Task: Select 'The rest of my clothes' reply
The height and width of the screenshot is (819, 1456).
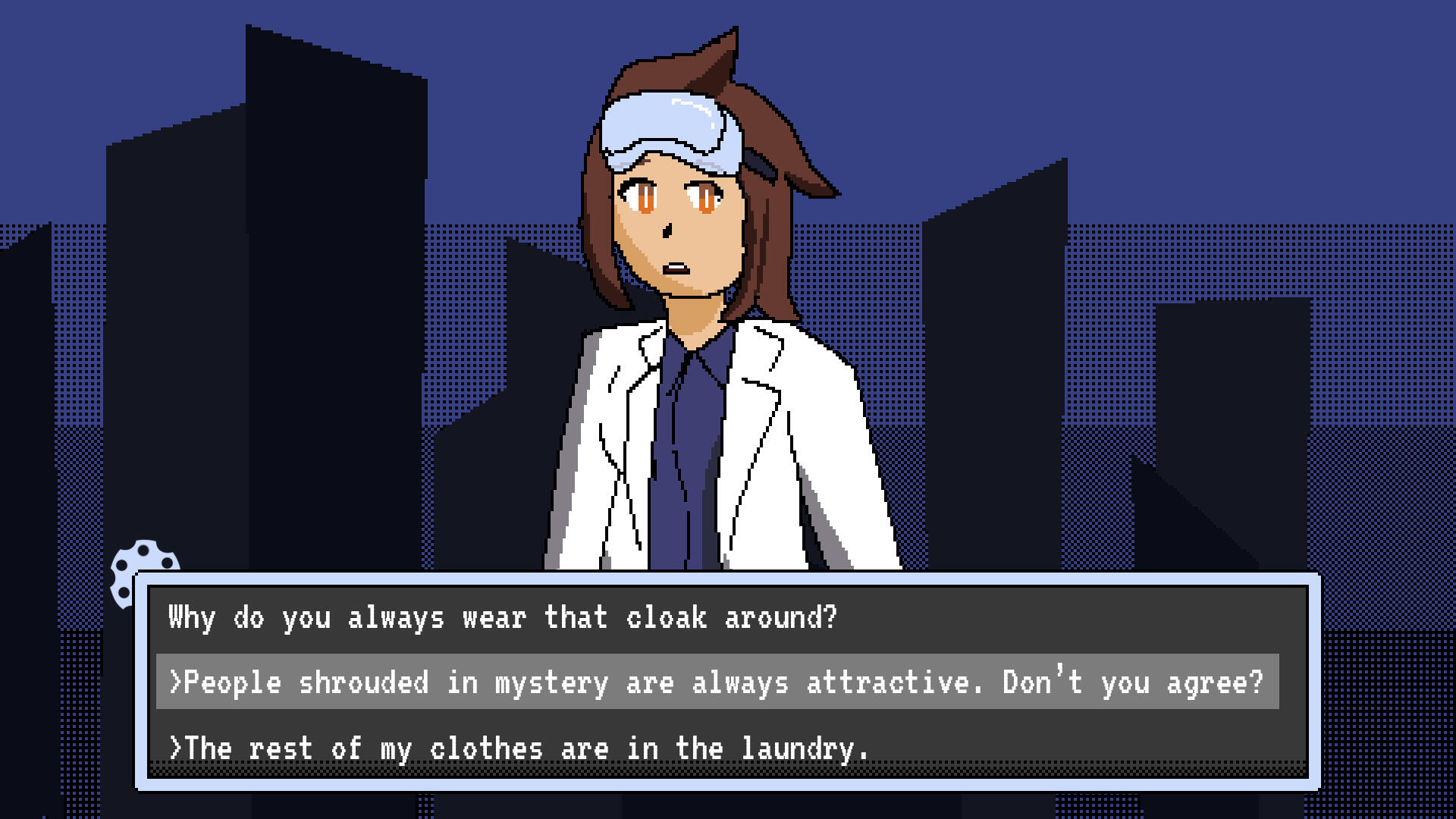Action: [519, 748]
